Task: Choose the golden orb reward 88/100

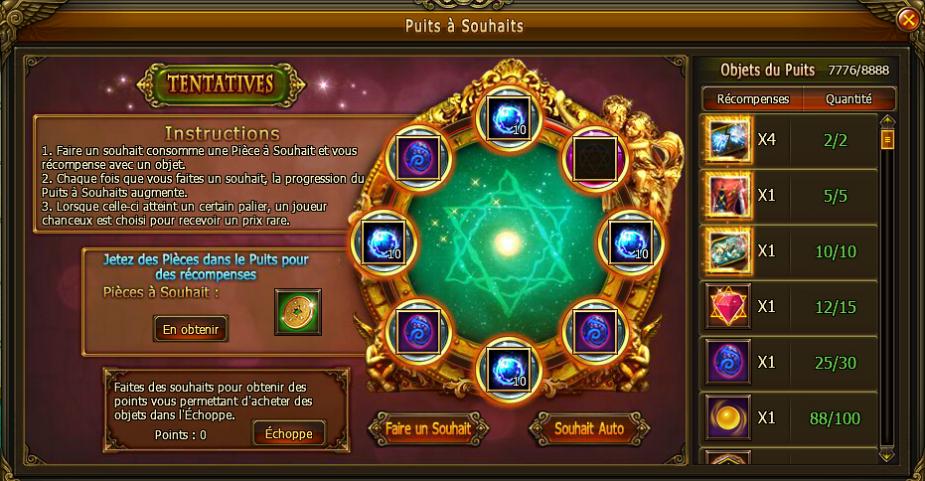Action: pyautogui.click(x=727, y=418)
